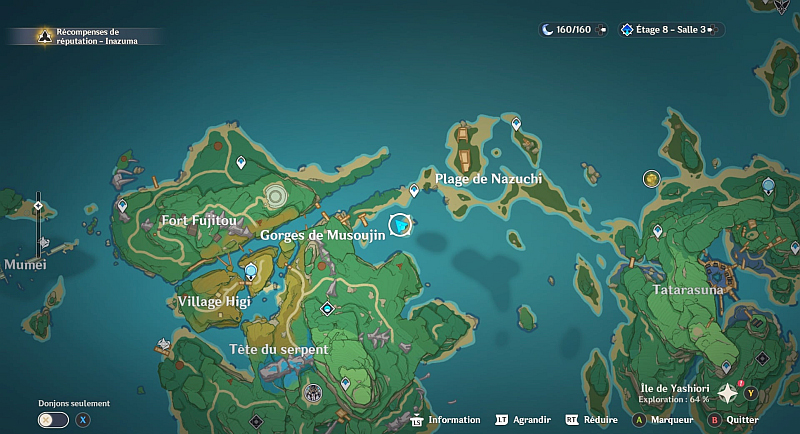Viewport: 800px width, 434px height.
Task: Select the teleport waypoint northwest of Tatarasuna
Action: click(x=657, y=231)
